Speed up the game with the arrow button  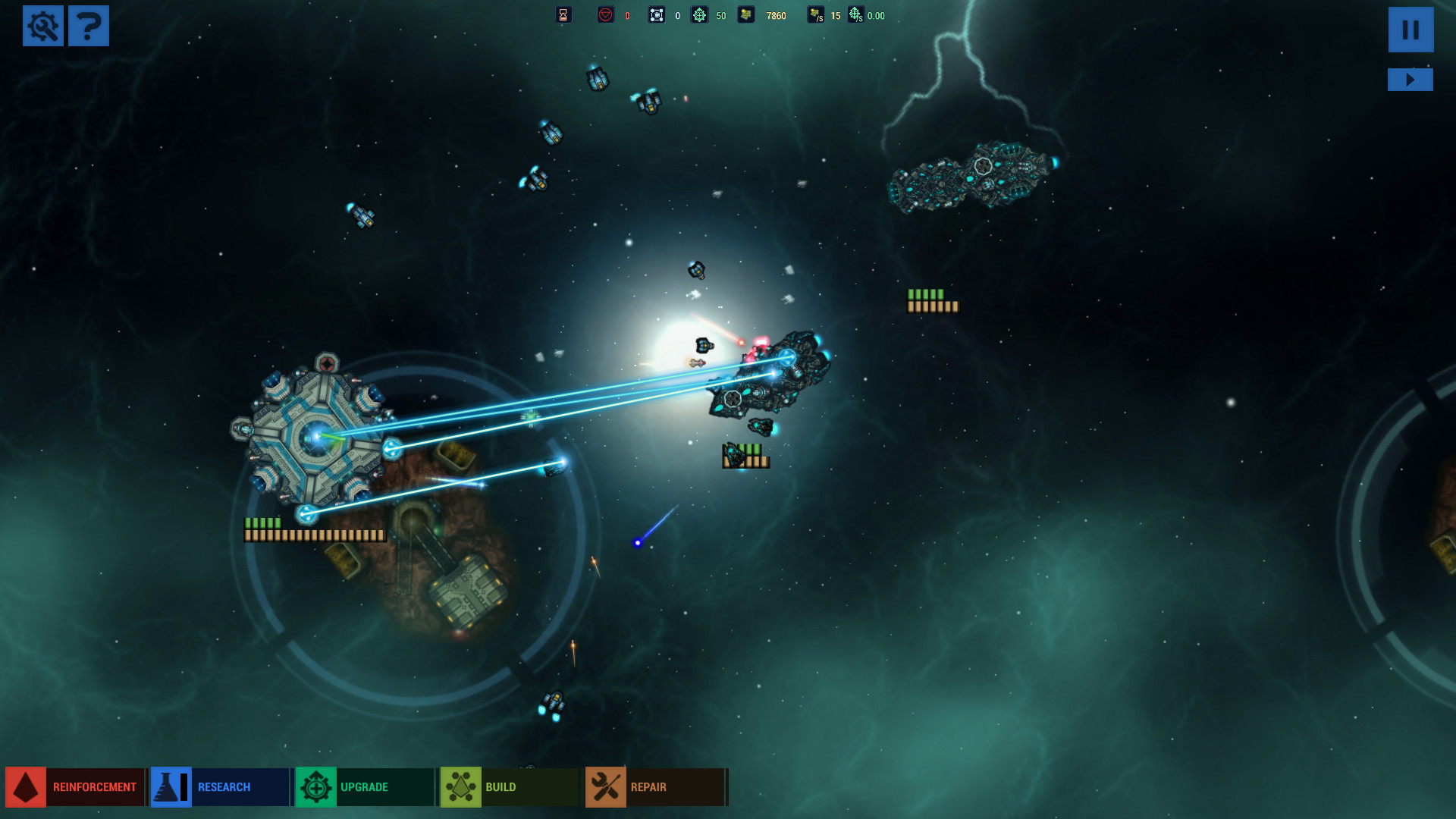tap(1410, 78)
